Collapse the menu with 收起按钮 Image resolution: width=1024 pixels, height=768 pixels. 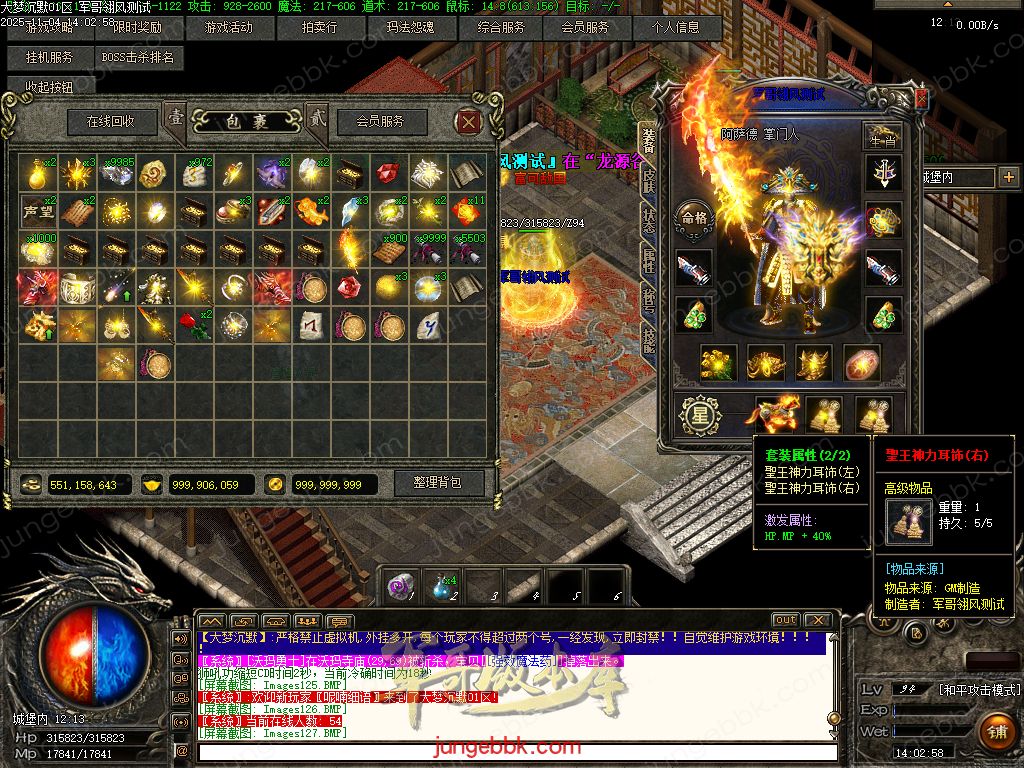click(x=49, y=87)
